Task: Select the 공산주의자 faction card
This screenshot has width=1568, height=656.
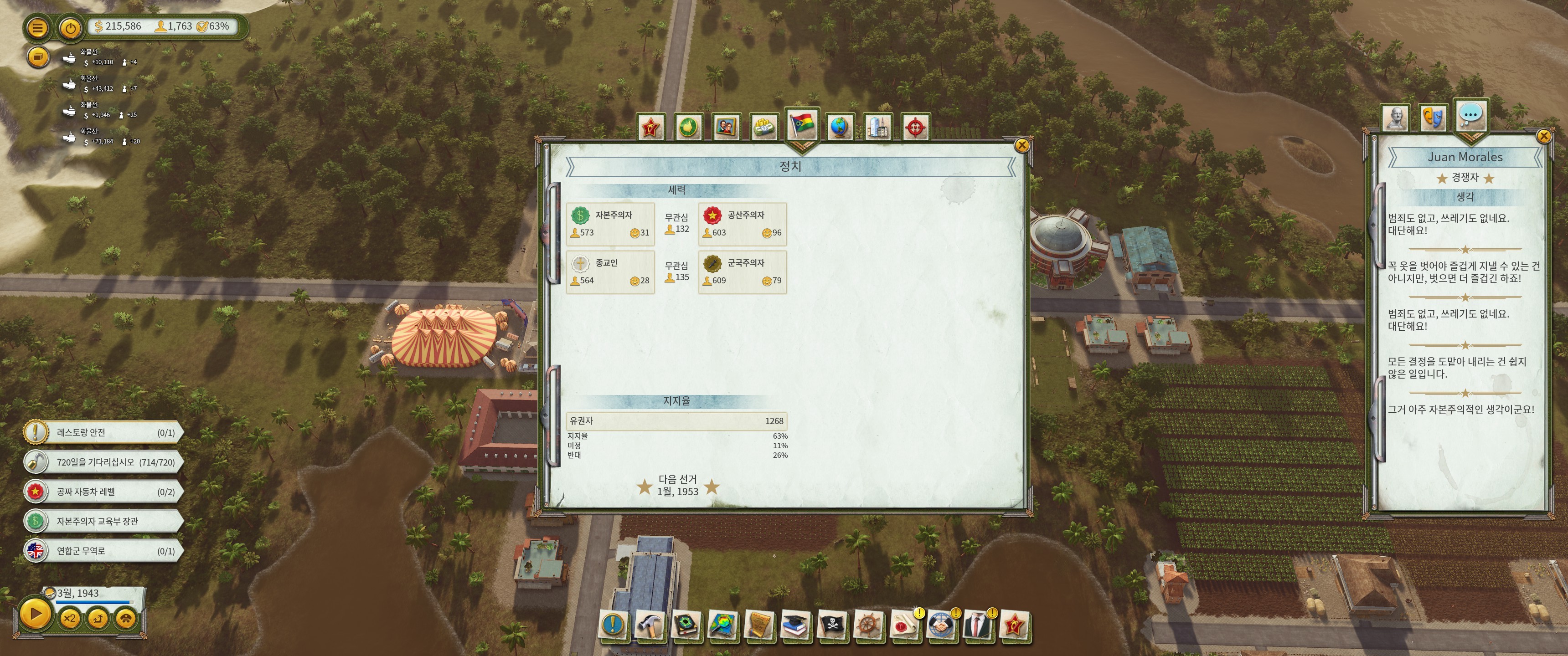Action: click(742, 224)
